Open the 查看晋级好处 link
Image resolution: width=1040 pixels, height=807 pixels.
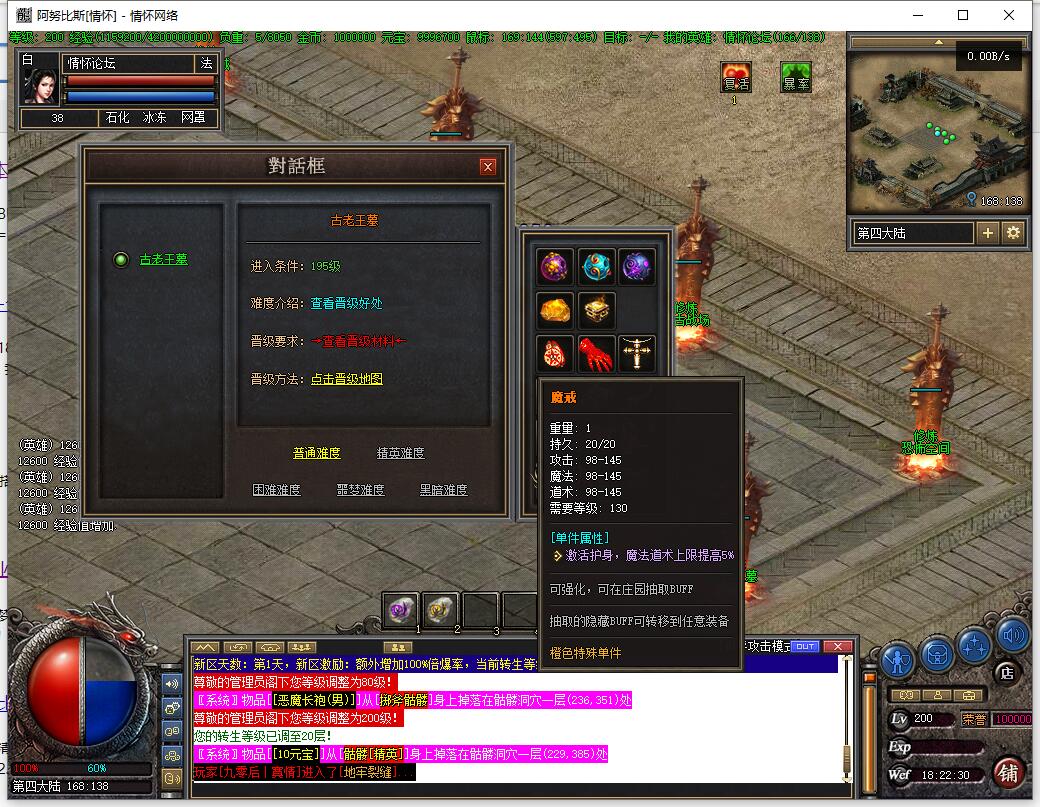346,303
